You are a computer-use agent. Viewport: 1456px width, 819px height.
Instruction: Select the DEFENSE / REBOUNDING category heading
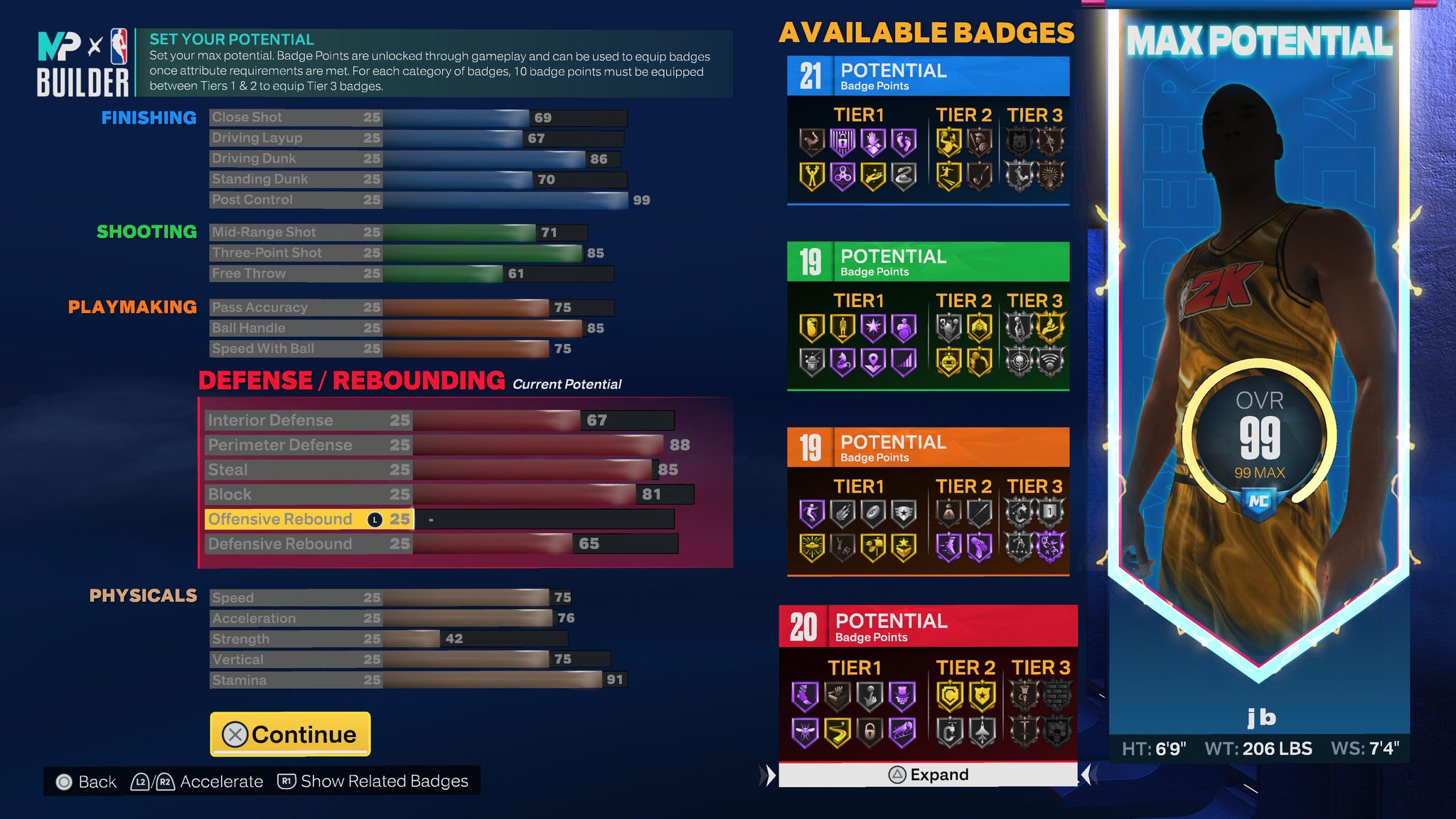point(350,380)
